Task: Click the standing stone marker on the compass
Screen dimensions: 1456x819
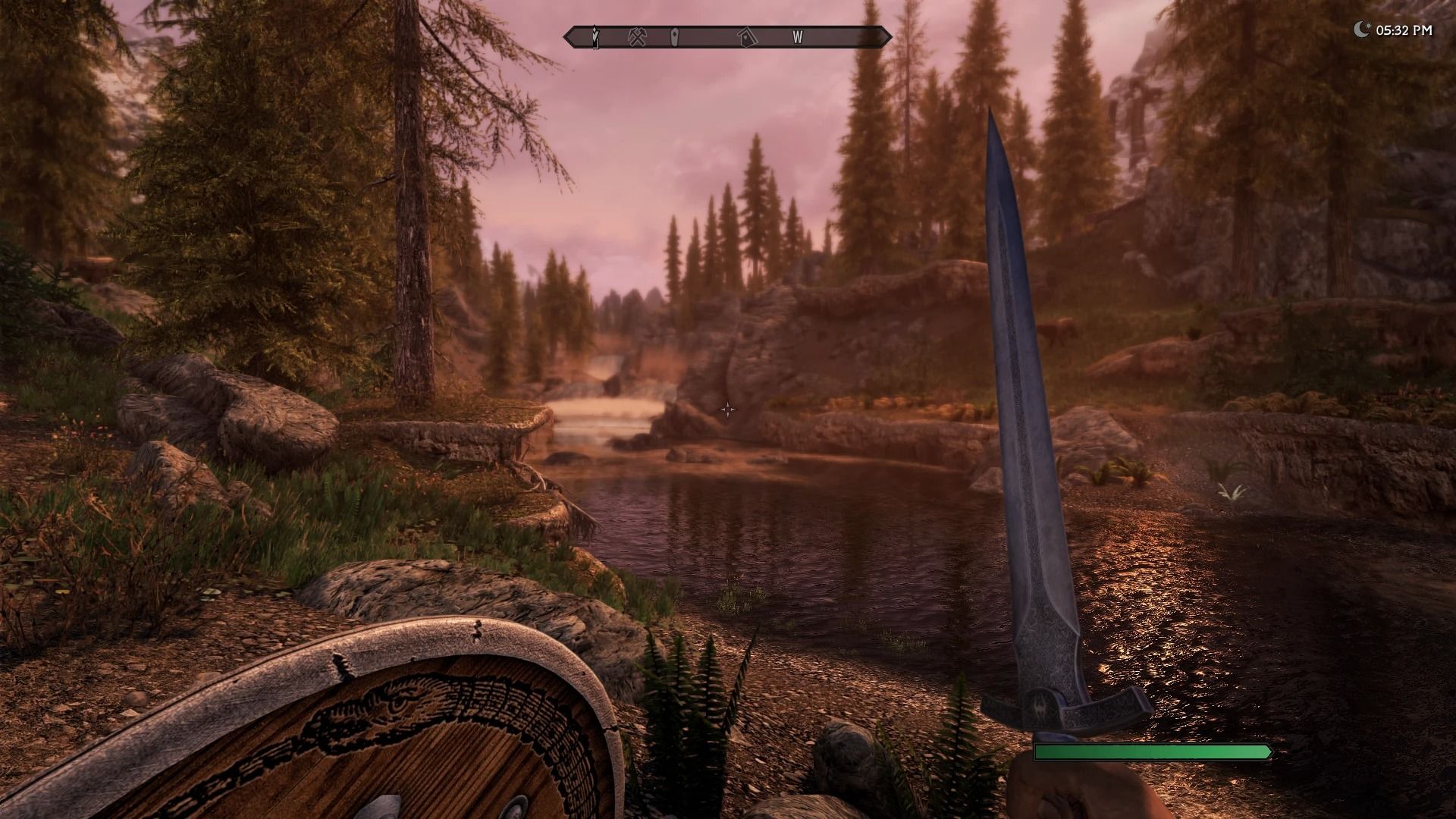Action: [x=675, y=36]
